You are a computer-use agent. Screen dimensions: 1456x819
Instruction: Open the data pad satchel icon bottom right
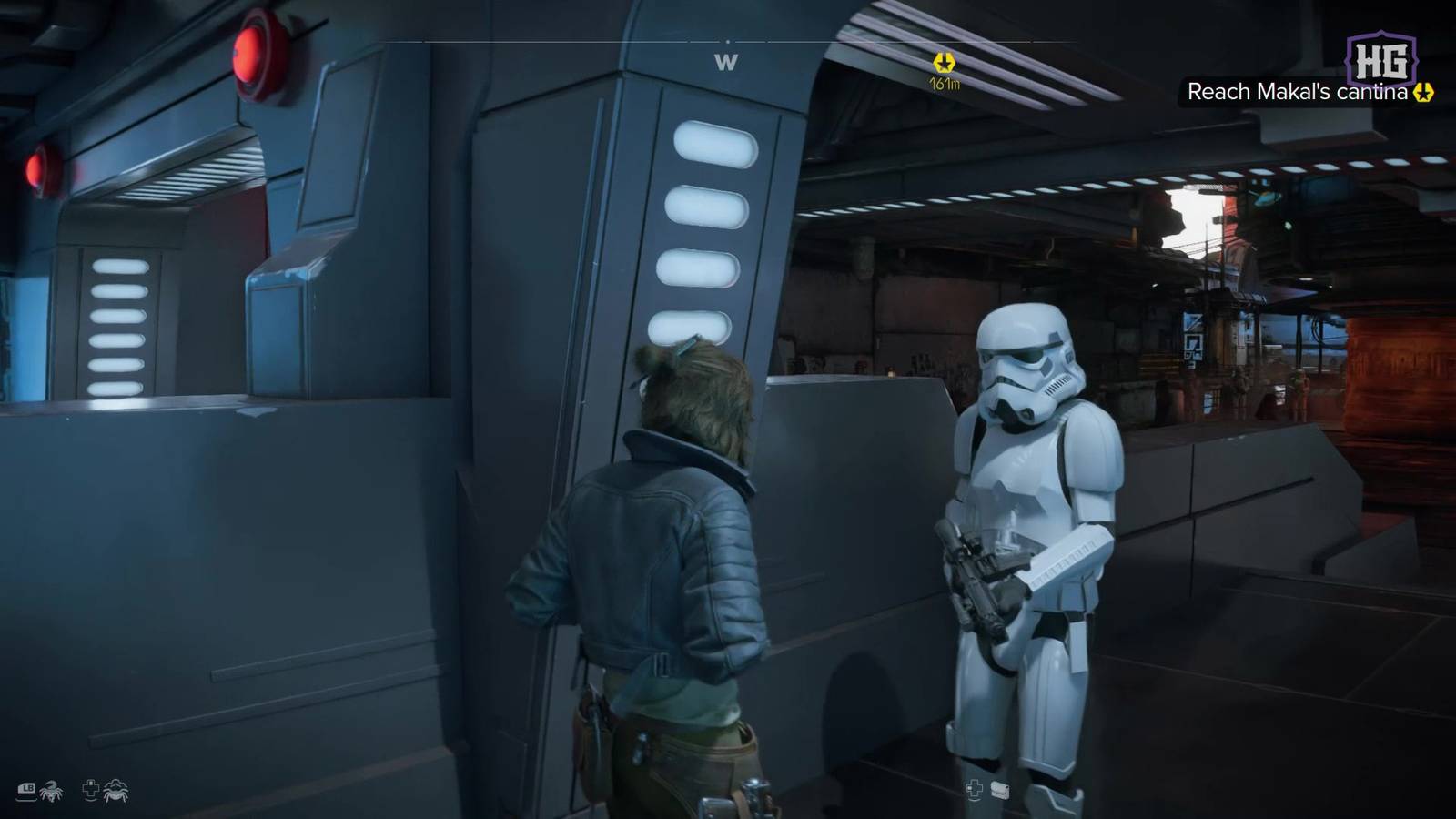[1000, 790]
